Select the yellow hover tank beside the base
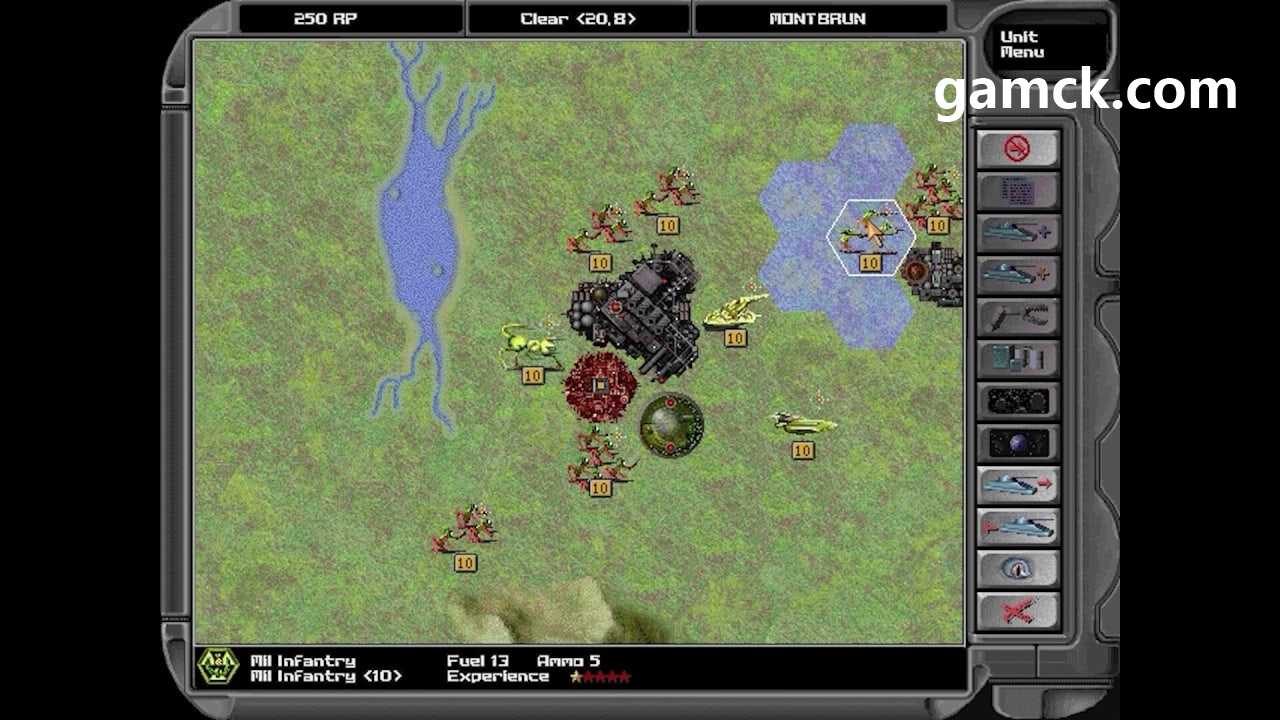Viewport: 1280px width, 720px height. 735,311
